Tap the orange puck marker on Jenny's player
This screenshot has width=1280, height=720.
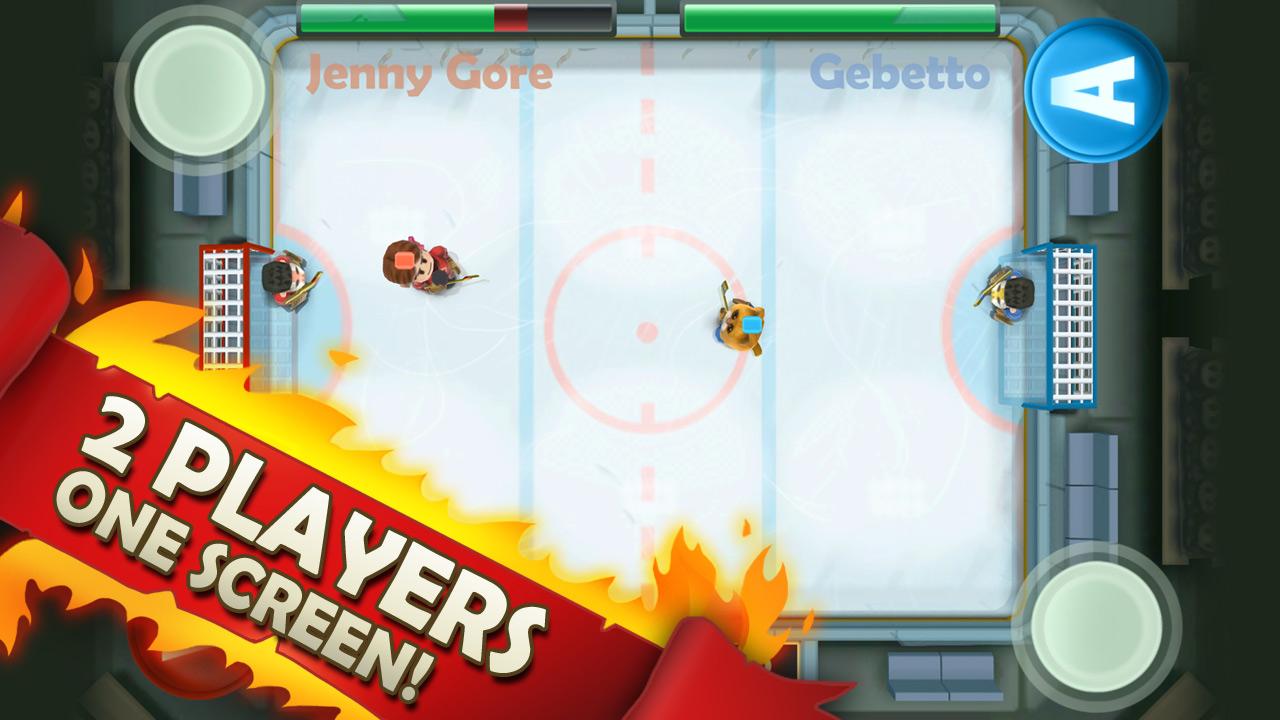coord(407,258)
